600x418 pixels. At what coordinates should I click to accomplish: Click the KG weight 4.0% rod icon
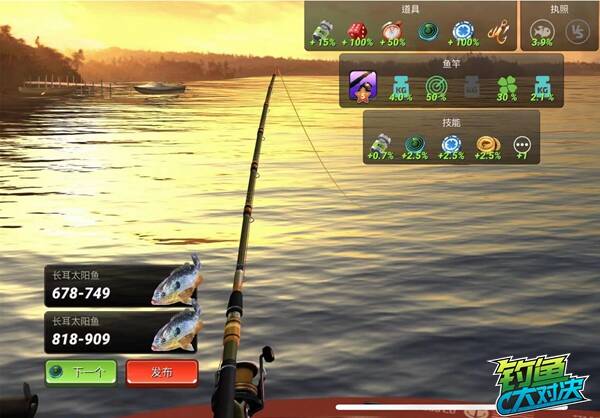[399, 86]
